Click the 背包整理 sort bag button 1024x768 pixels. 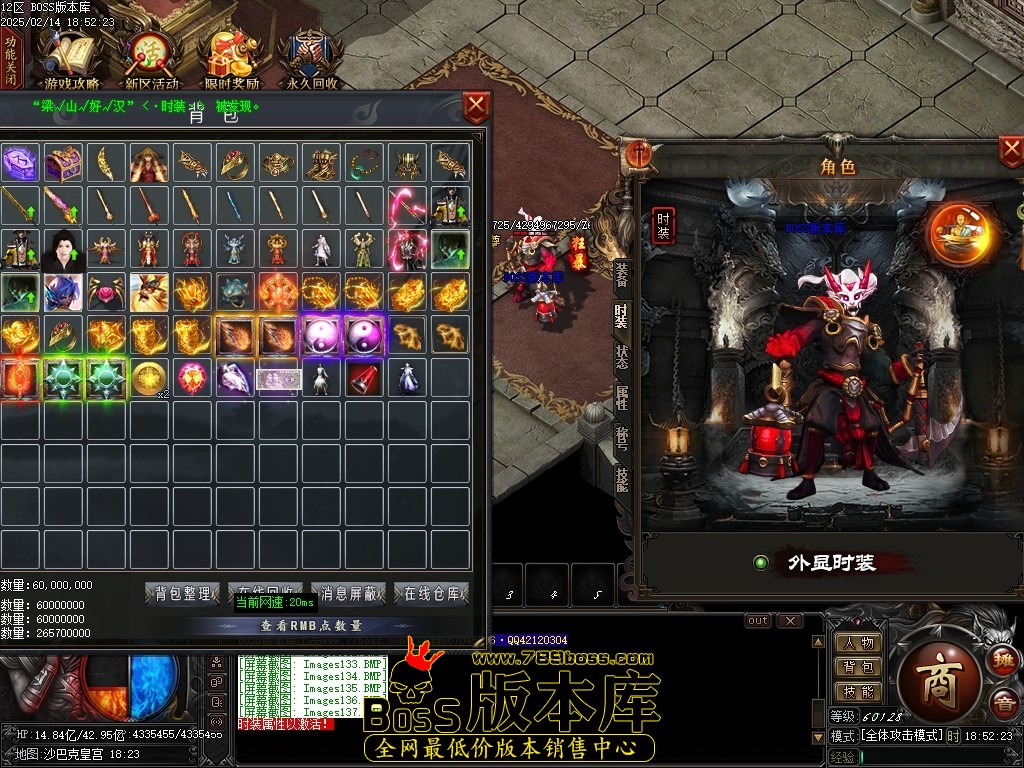pos(182,594)
